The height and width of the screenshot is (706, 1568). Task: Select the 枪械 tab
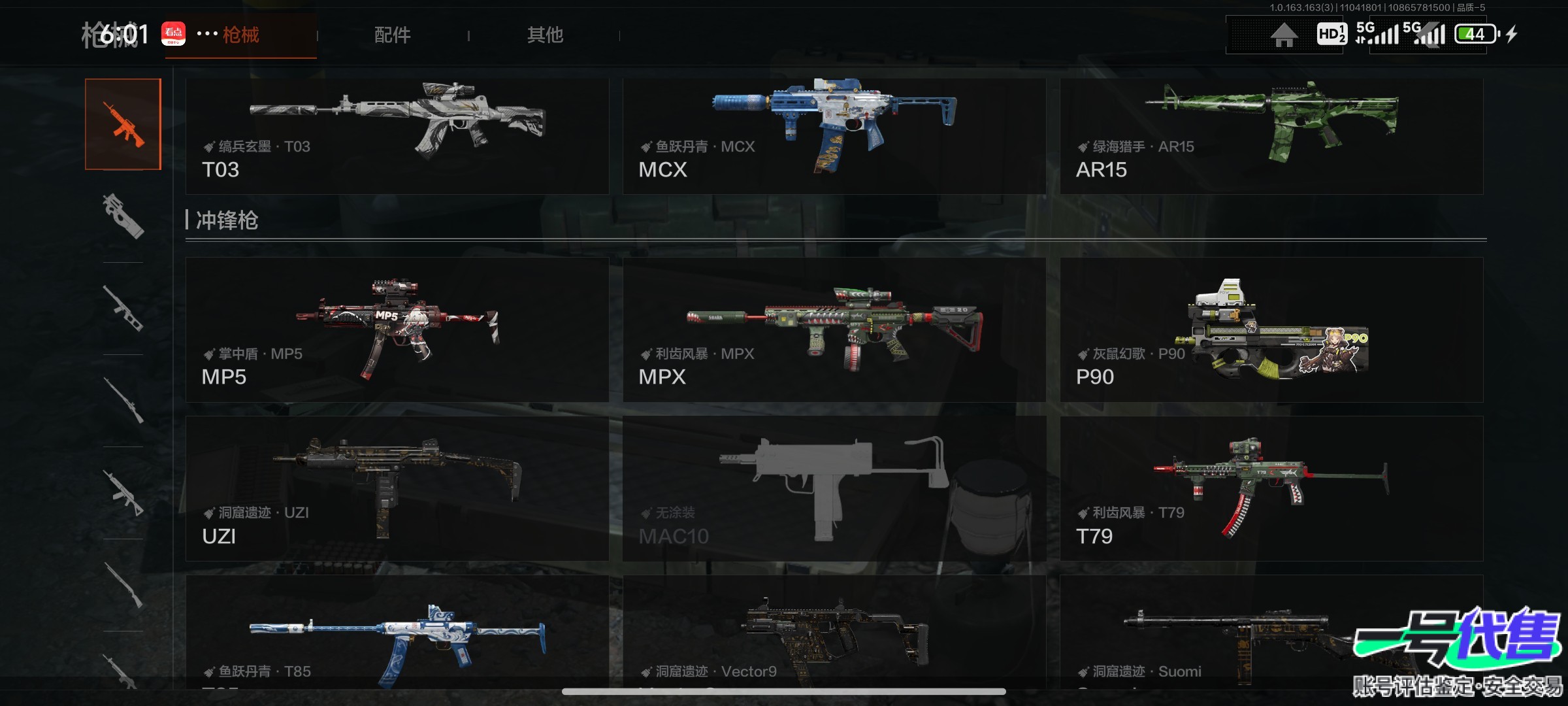(x=240, y=35)
